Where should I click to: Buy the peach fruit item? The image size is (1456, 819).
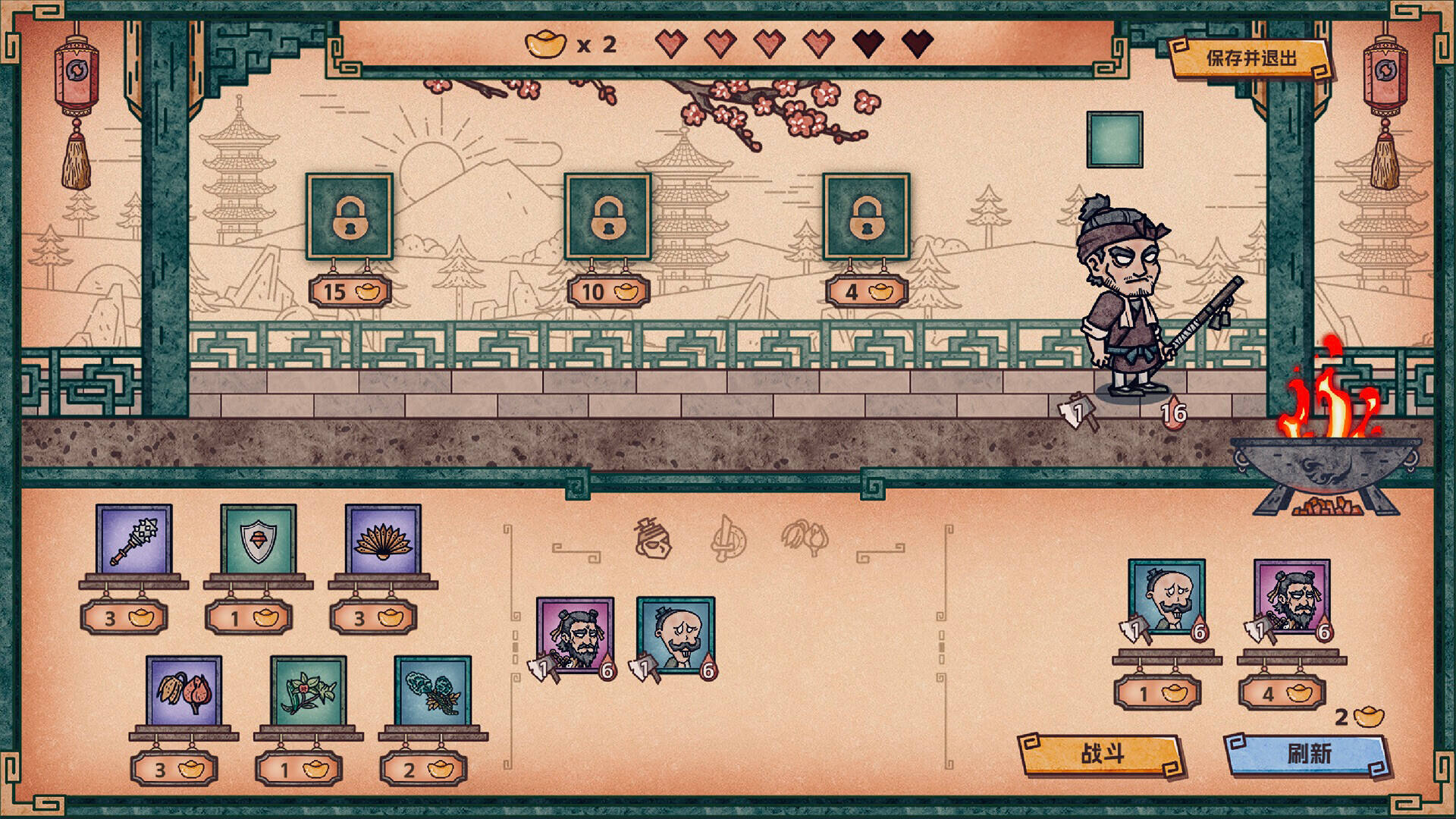click(x=184, y=692)
